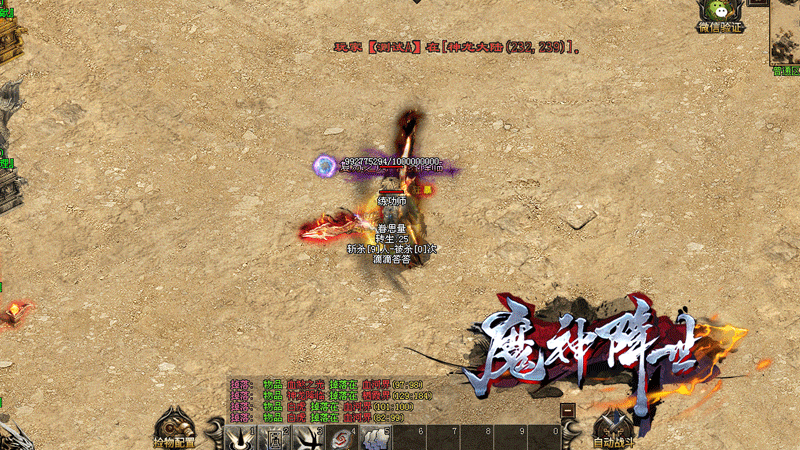The height and width of the screenshot is (450, 800).
Task: Open the 拾物配置 pickup settings
Action: point(173,430)
